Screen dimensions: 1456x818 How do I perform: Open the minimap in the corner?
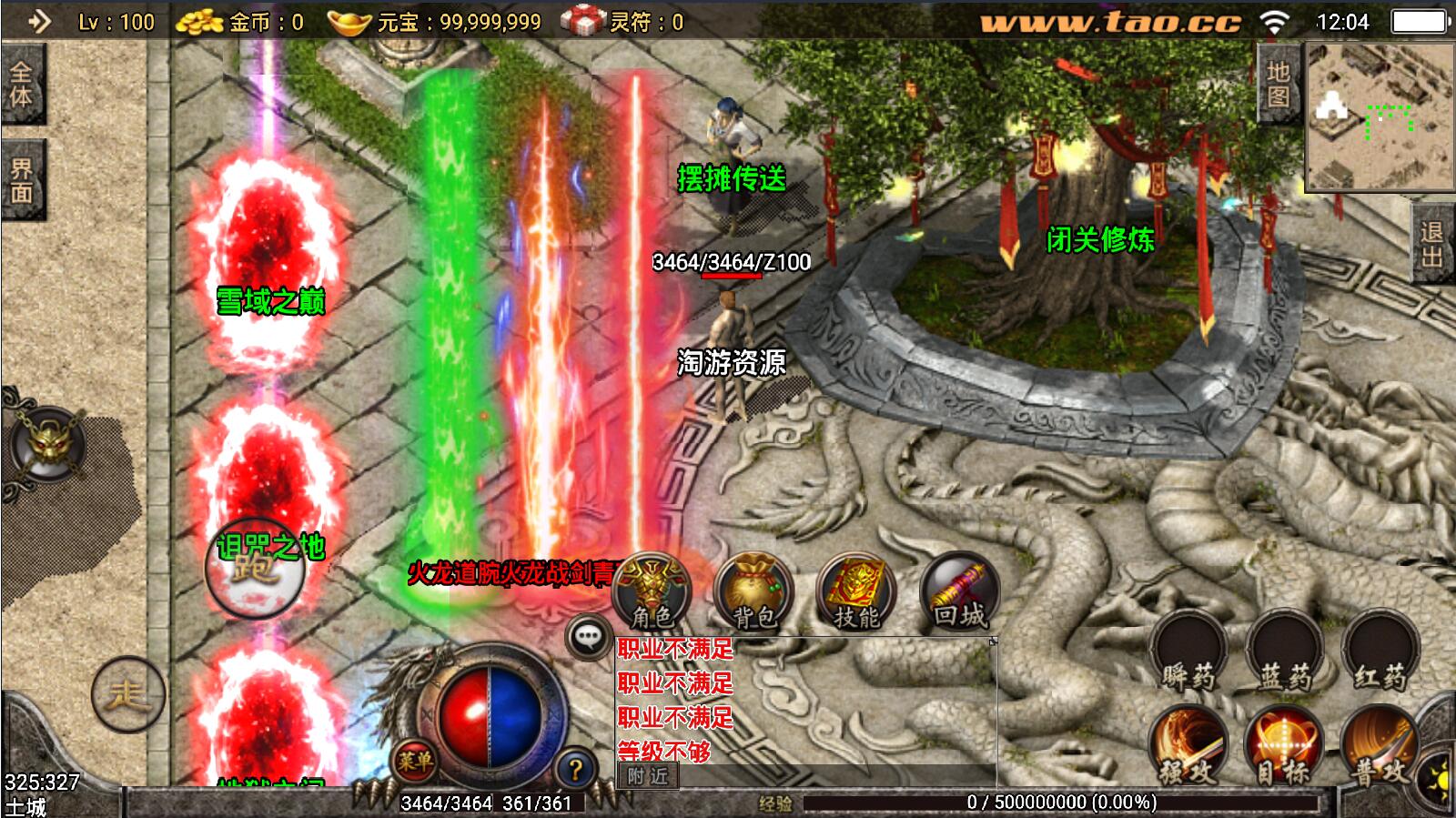pyautogui.click(x=1380, y=116)
